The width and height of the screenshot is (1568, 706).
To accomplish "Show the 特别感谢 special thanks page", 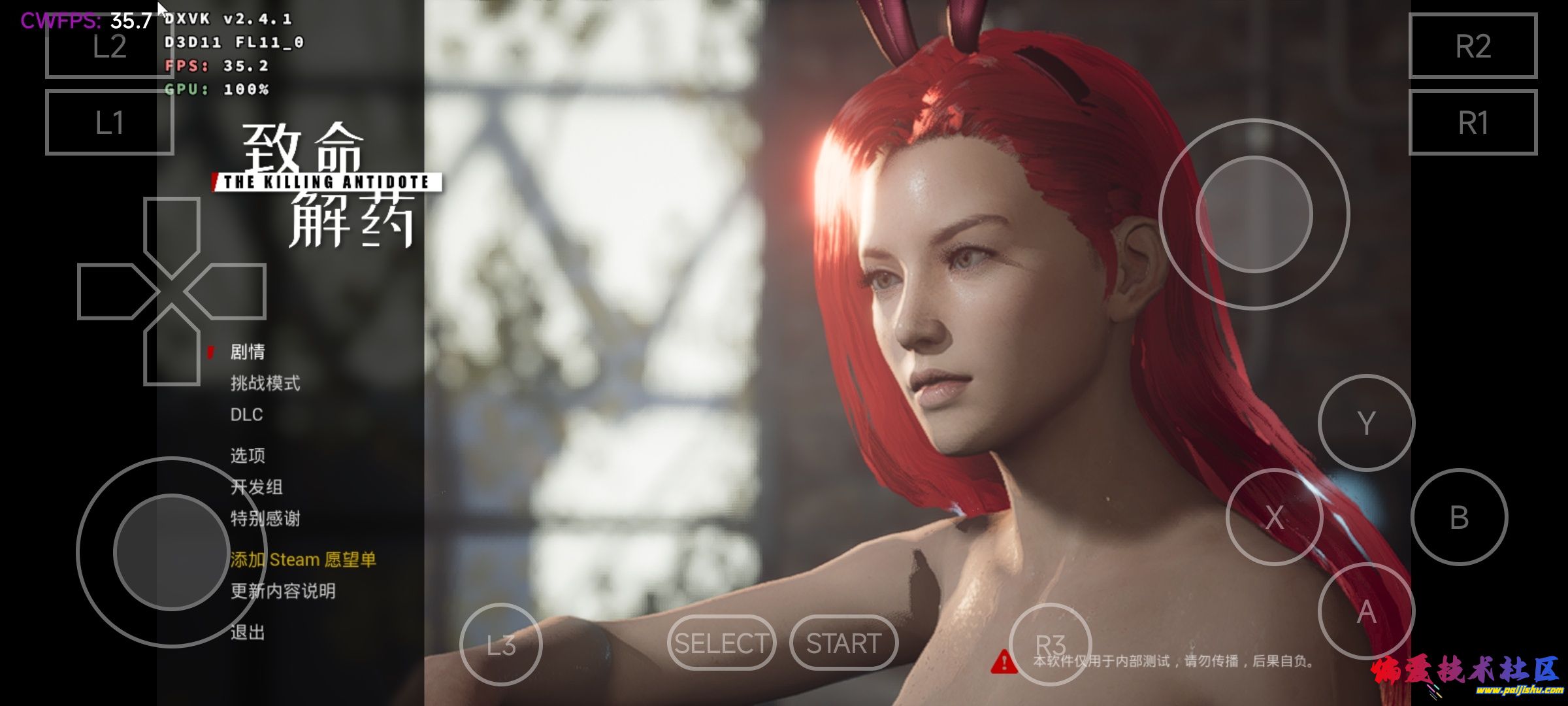I will click(265, 518).
